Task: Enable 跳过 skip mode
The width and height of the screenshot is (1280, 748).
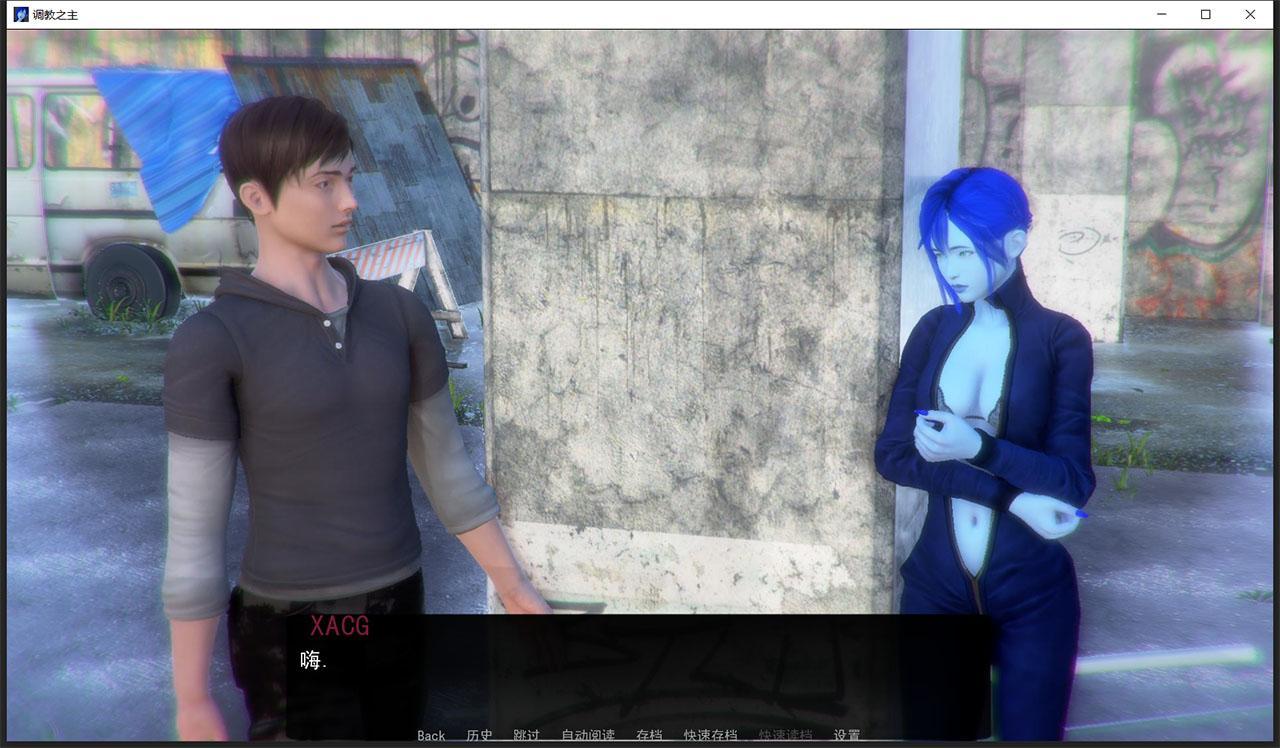Action: coord(526,735)
